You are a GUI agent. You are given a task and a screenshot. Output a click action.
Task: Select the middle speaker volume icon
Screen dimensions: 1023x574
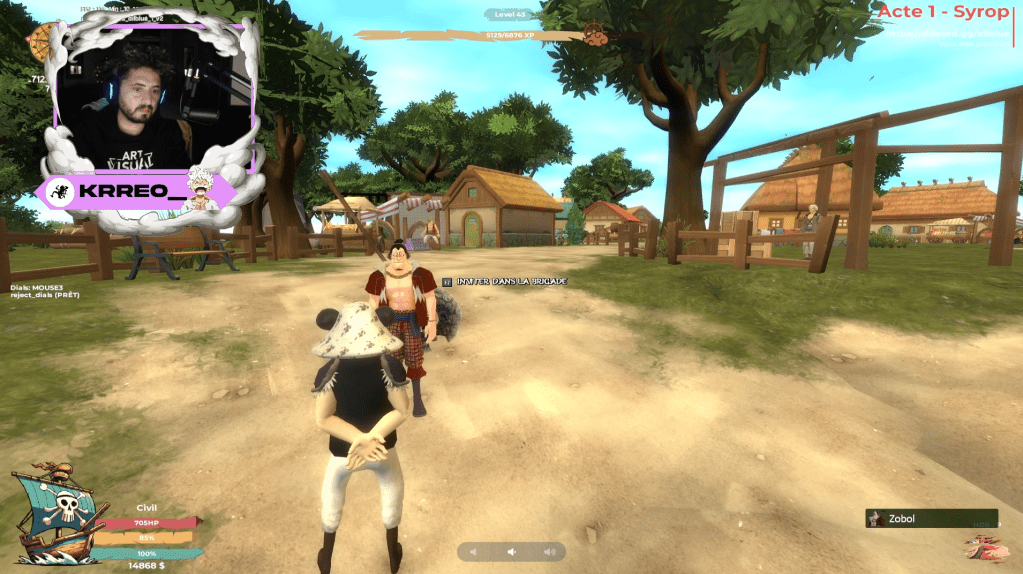pos(511,552)
